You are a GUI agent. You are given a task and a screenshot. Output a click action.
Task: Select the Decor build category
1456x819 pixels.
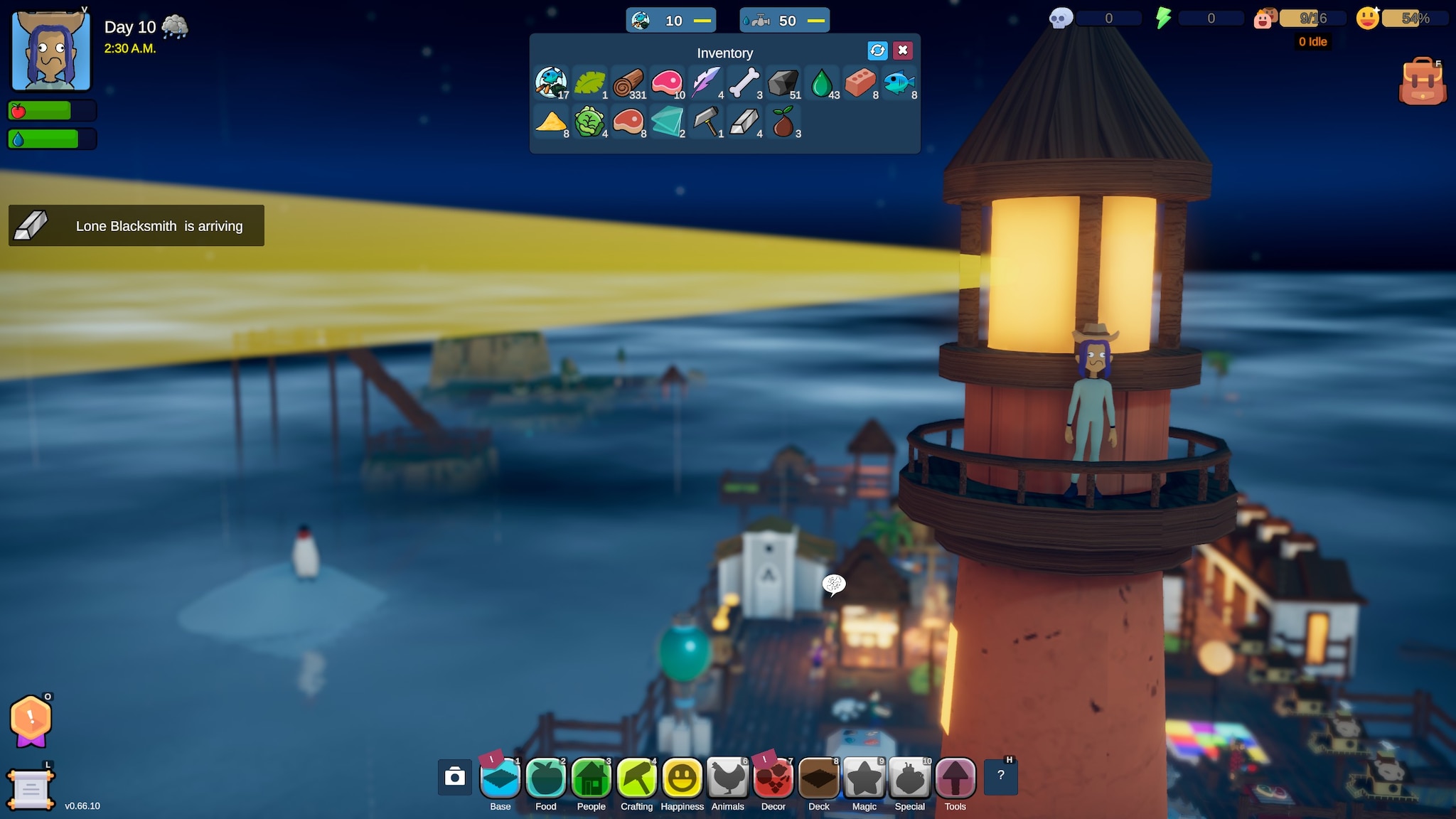pos(773,778)
